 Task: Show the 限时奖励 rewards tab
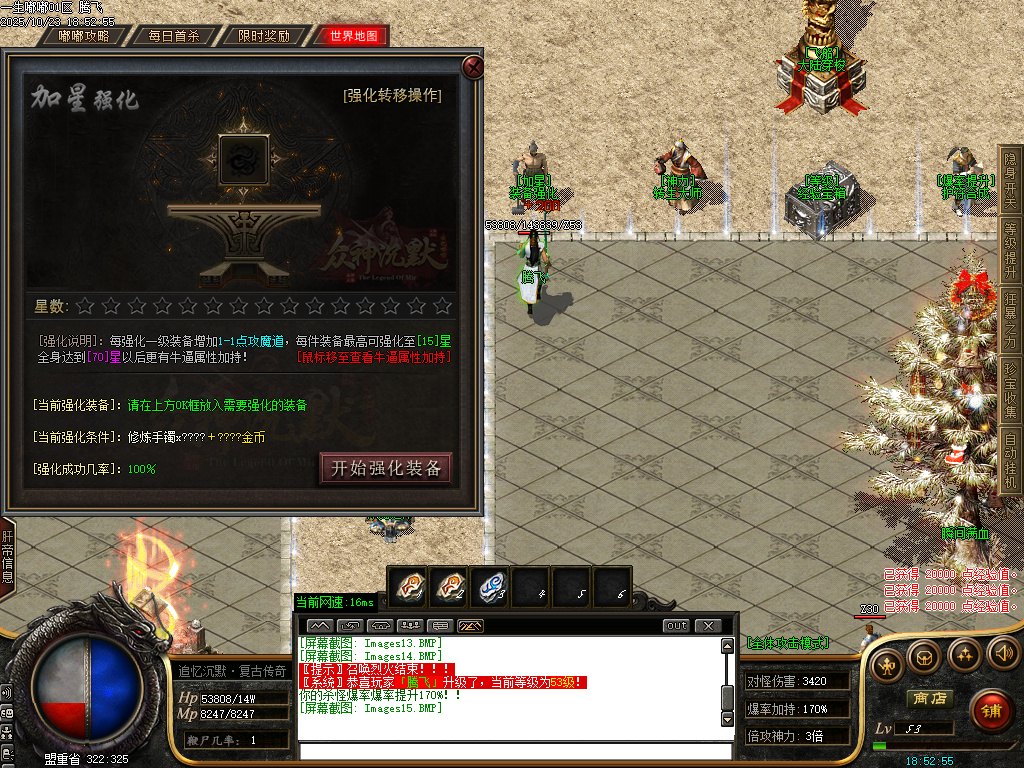pos(263,36)
